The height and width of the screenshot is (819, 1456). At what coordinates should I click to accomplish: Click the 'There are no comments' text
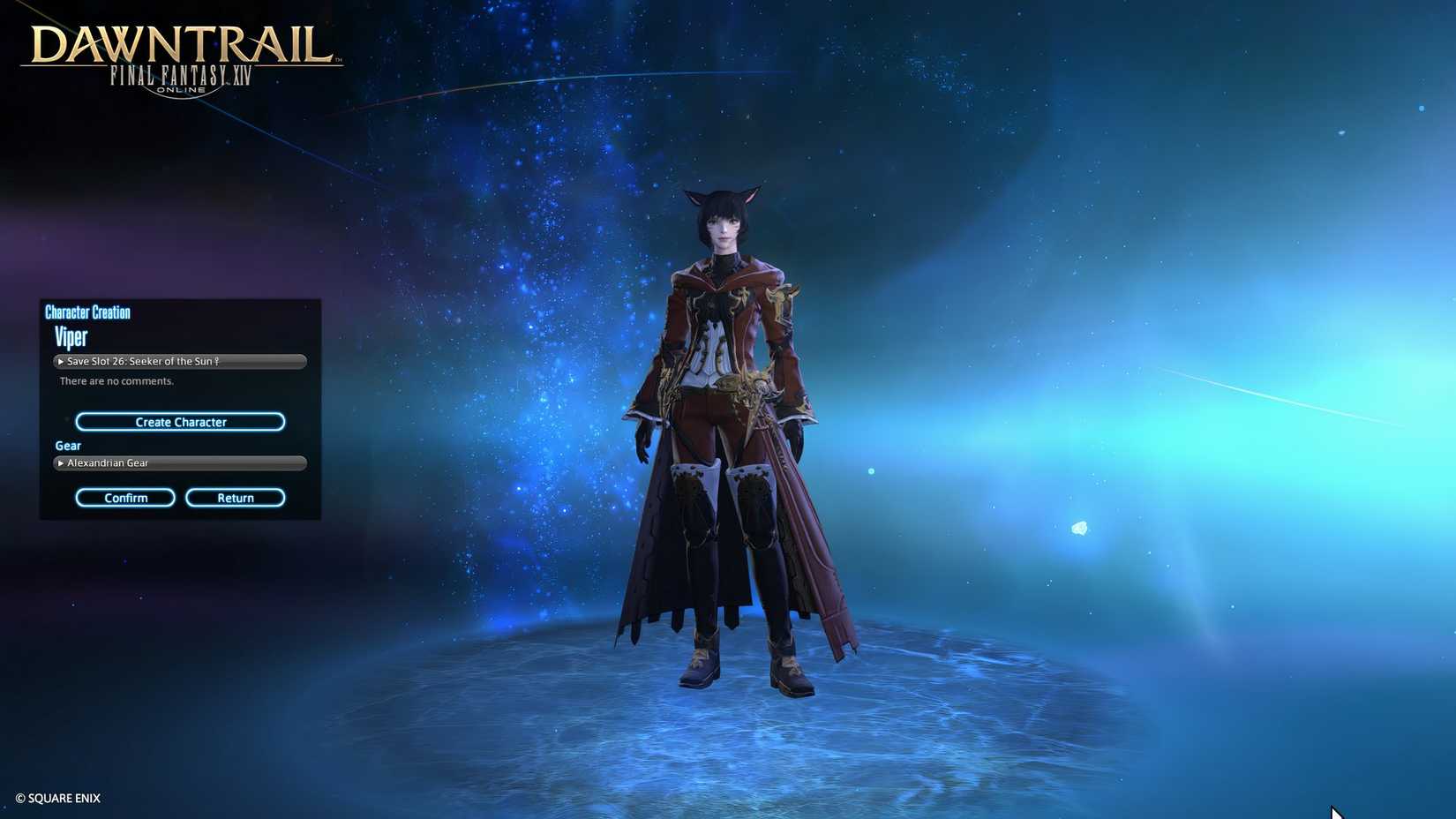(x=116, y=380)
